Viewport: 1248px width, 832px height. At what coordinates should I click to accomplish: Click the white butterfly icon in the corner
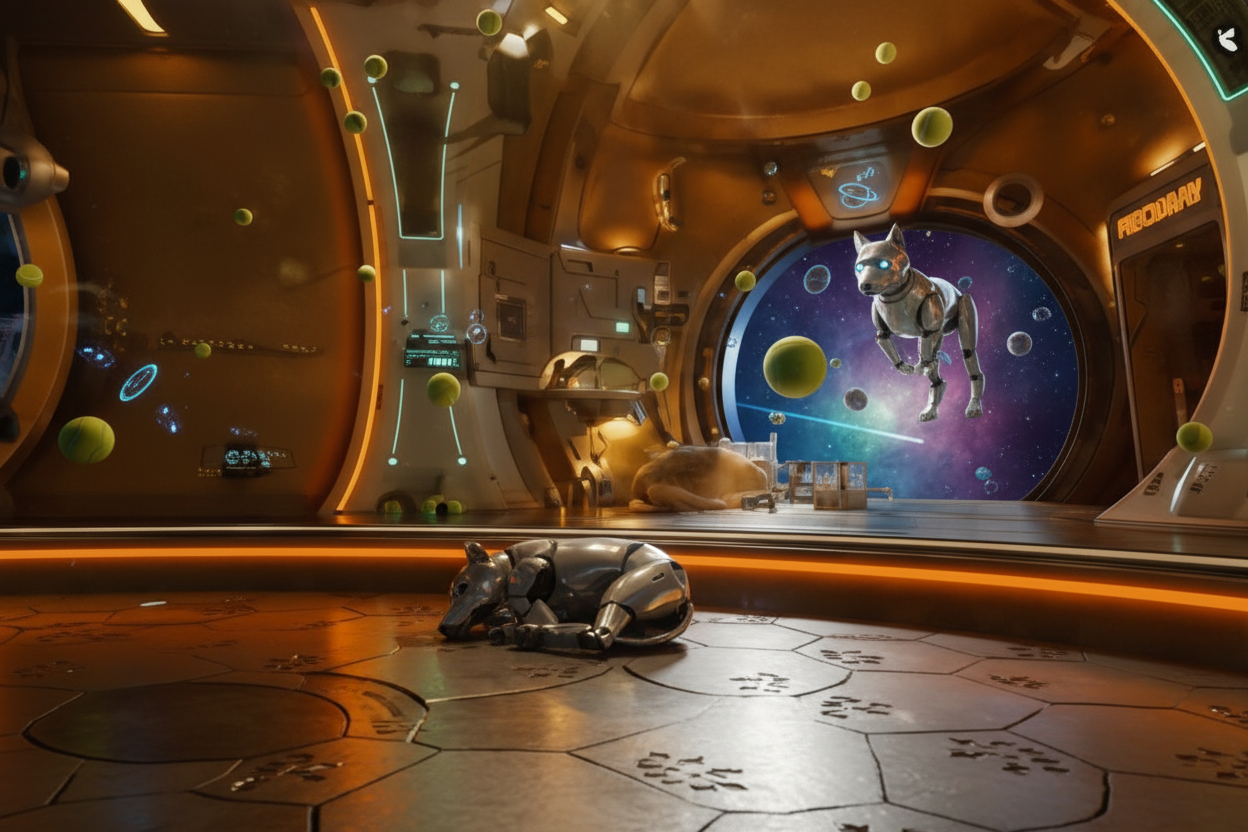(x=1226, y=39)
